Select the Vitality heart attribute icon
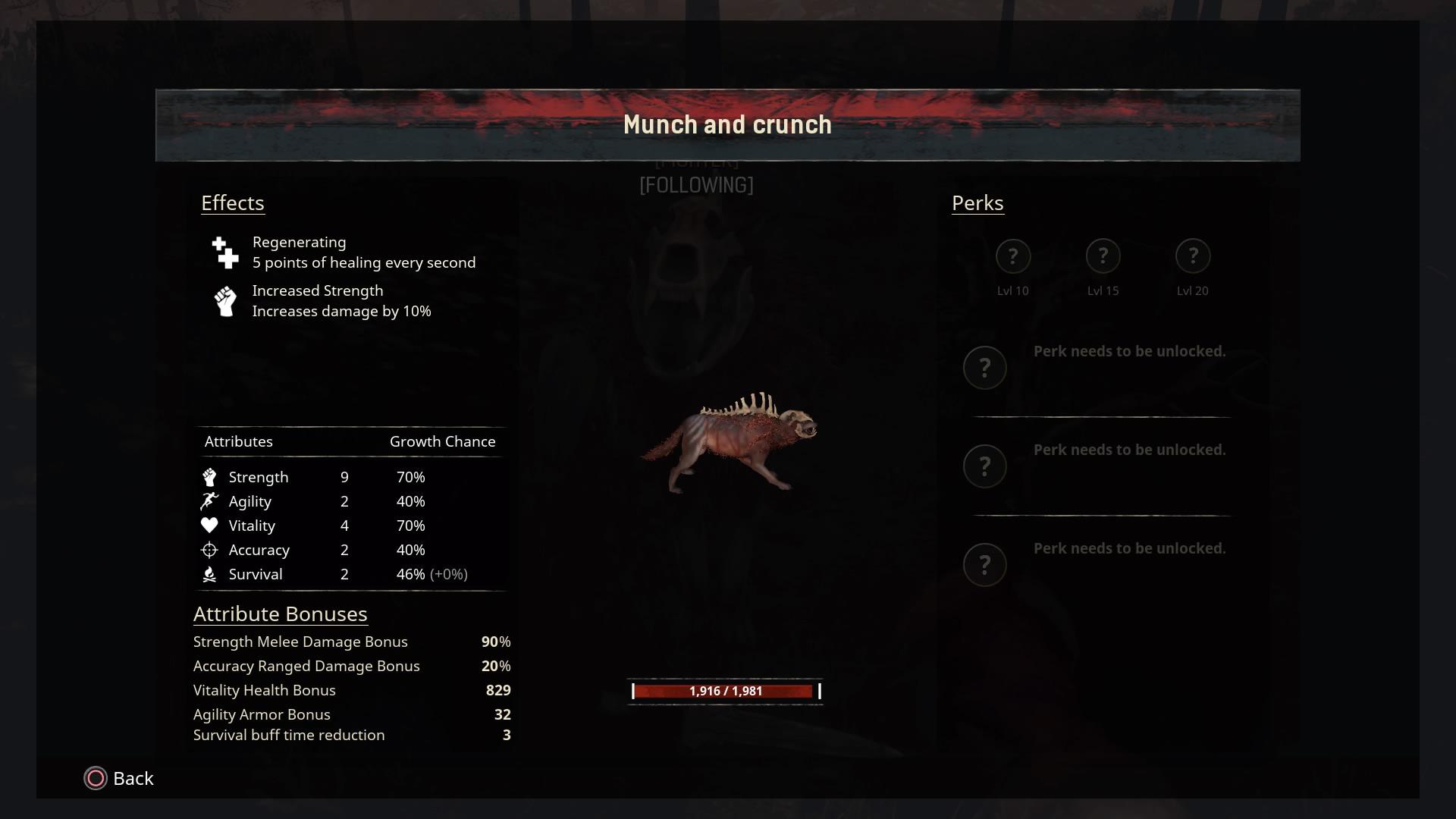This screenshot has width=1456, height=819. 209,525
